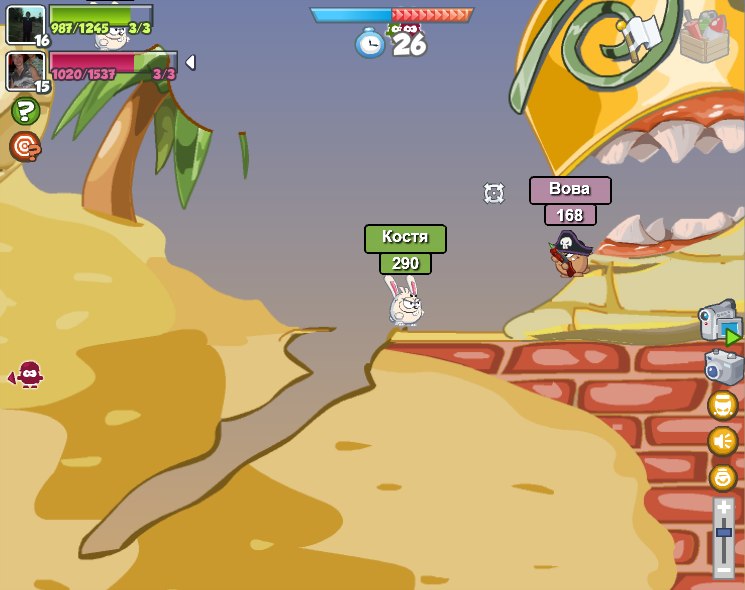Zoom out with the minus button

click(724, 570)
